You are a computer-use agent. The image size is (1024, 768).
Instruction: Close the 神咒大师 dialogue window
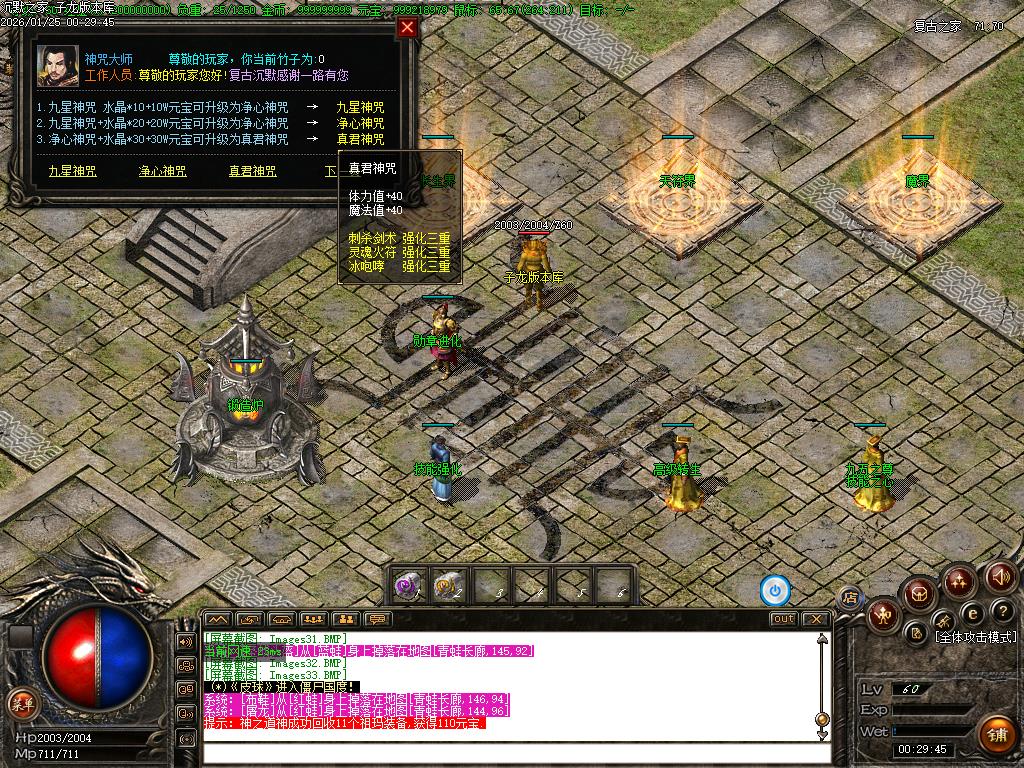(x=407, y=28)
